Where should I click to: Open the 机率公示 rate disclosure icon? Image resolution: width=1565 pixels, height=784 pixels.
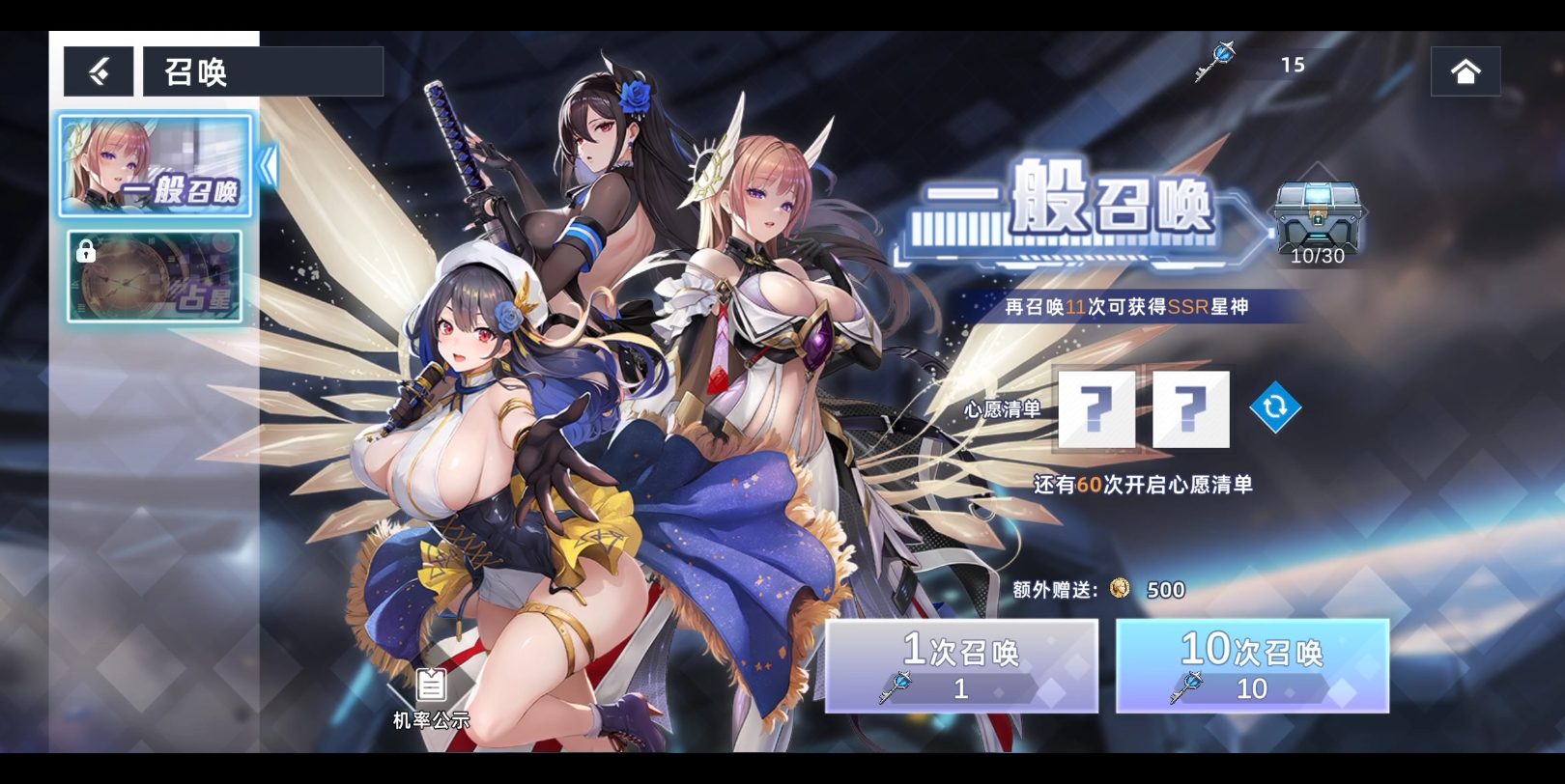429,689
